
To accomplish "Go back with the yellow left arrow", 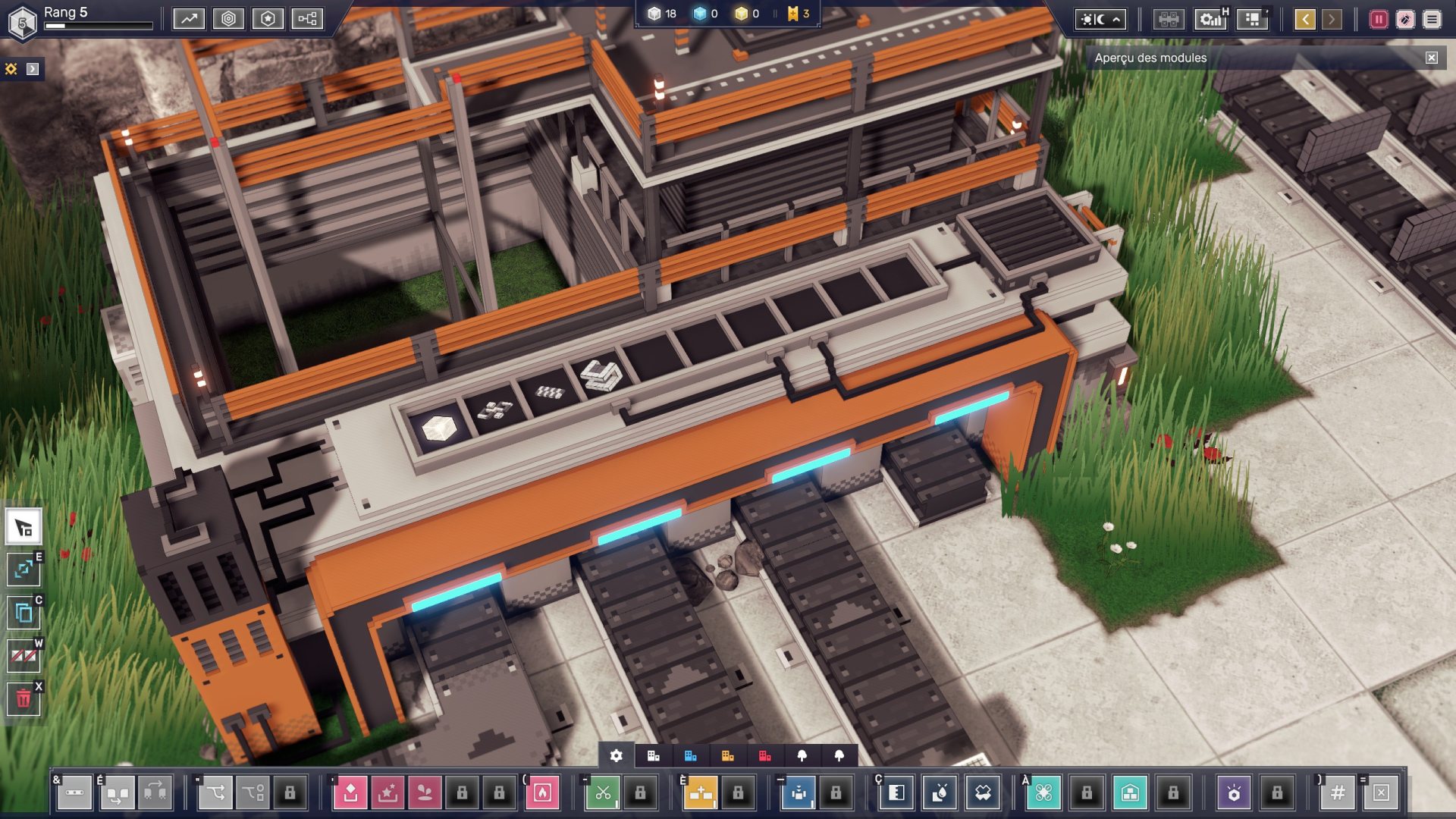I will click(x=1305, y=19).
